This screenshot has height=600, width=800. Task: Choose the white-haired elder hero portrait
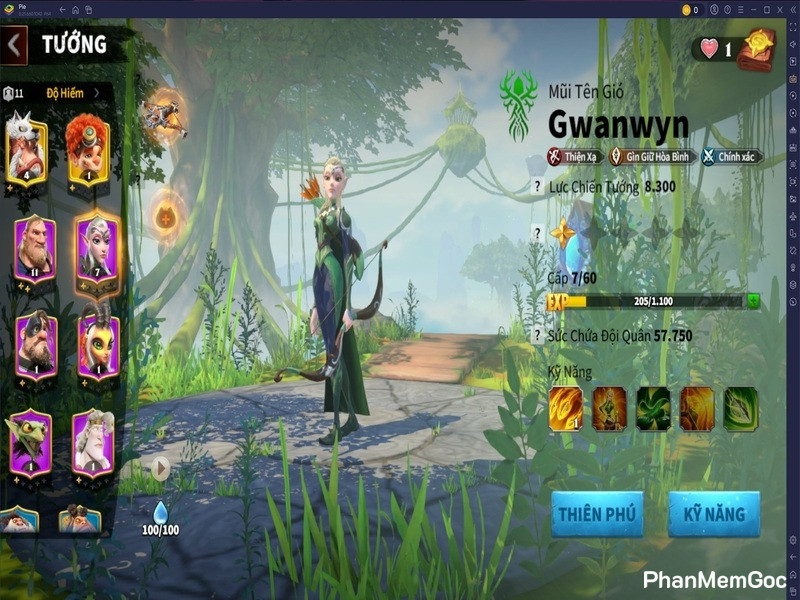point(92,441)
